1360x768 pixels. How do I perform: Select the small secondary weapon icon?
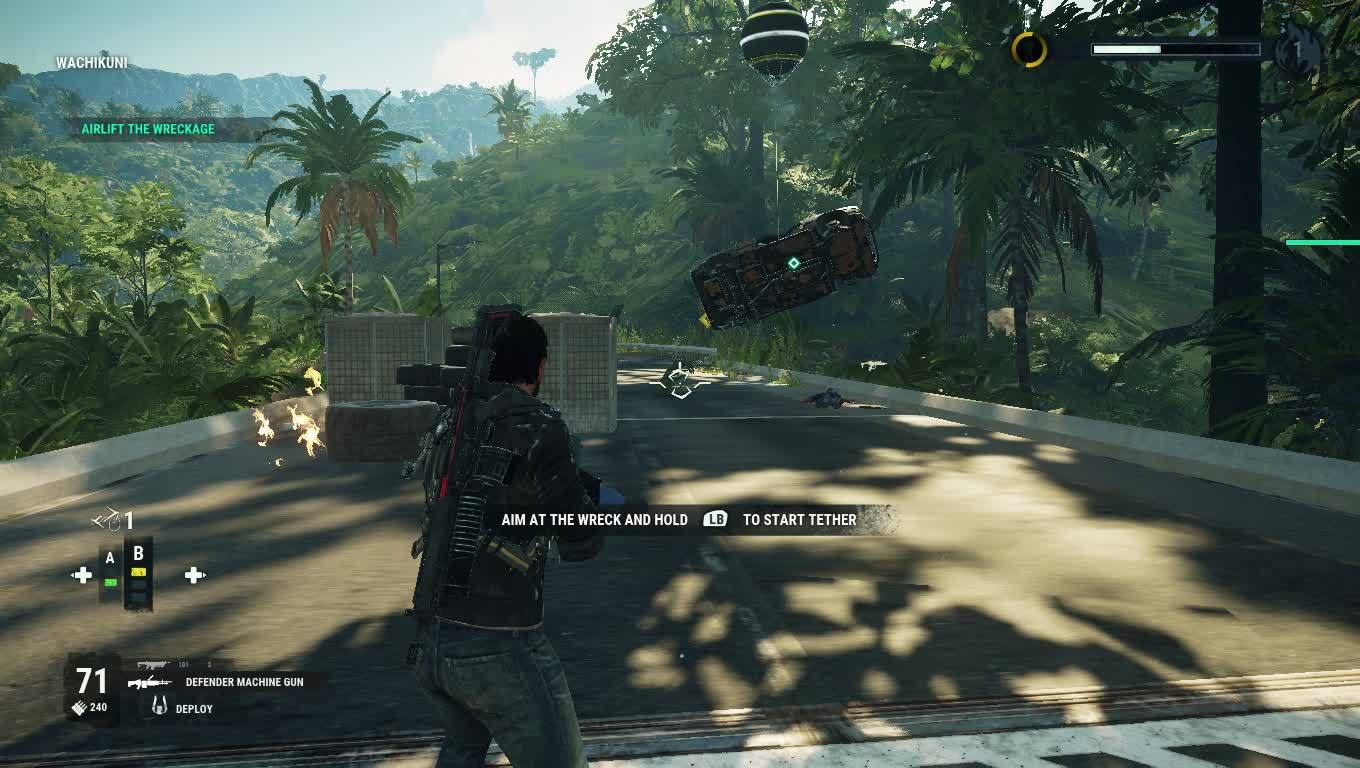pyautogui.click(x=152, y=664)
